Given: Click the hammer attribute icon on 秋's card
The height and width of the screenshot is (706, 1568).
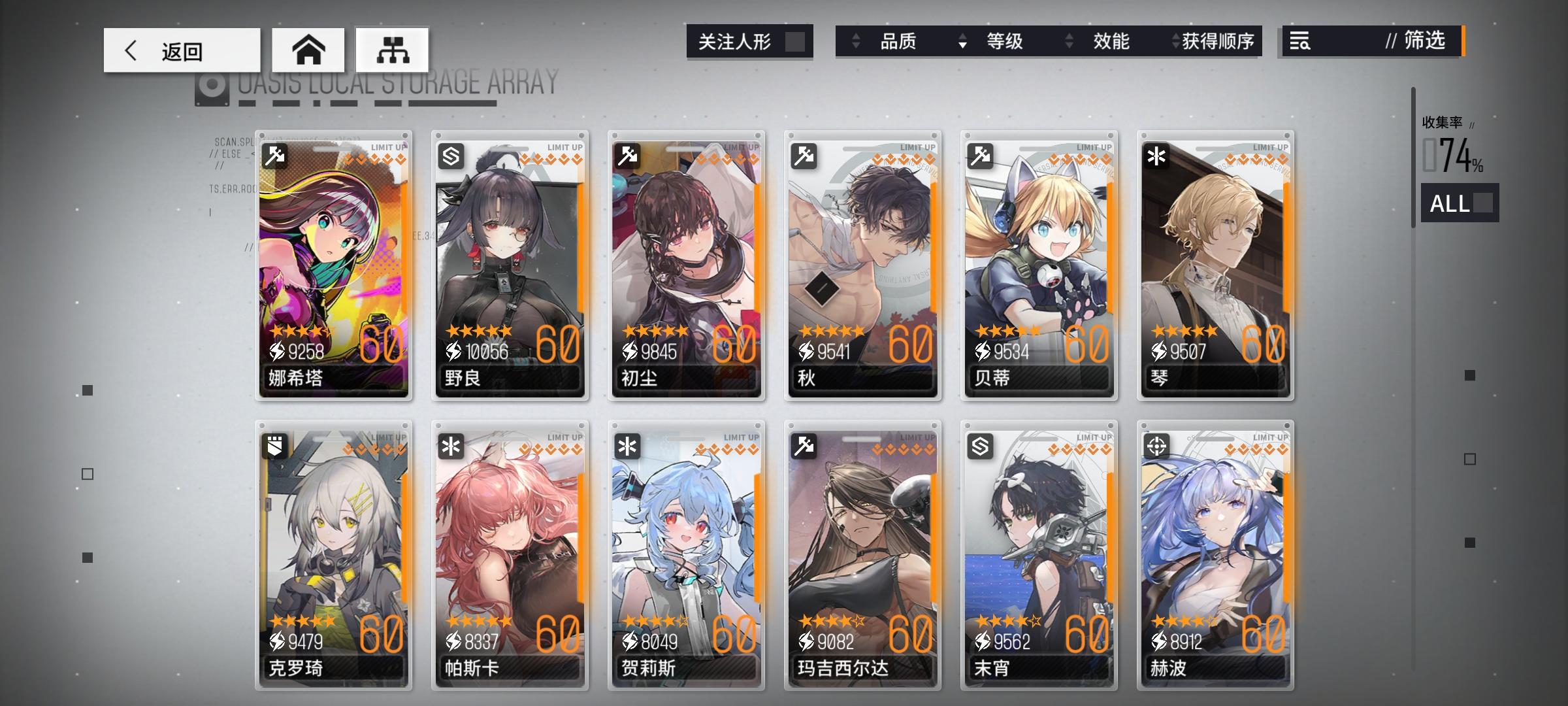Looking at the screenshot, I should pos(803,154).
